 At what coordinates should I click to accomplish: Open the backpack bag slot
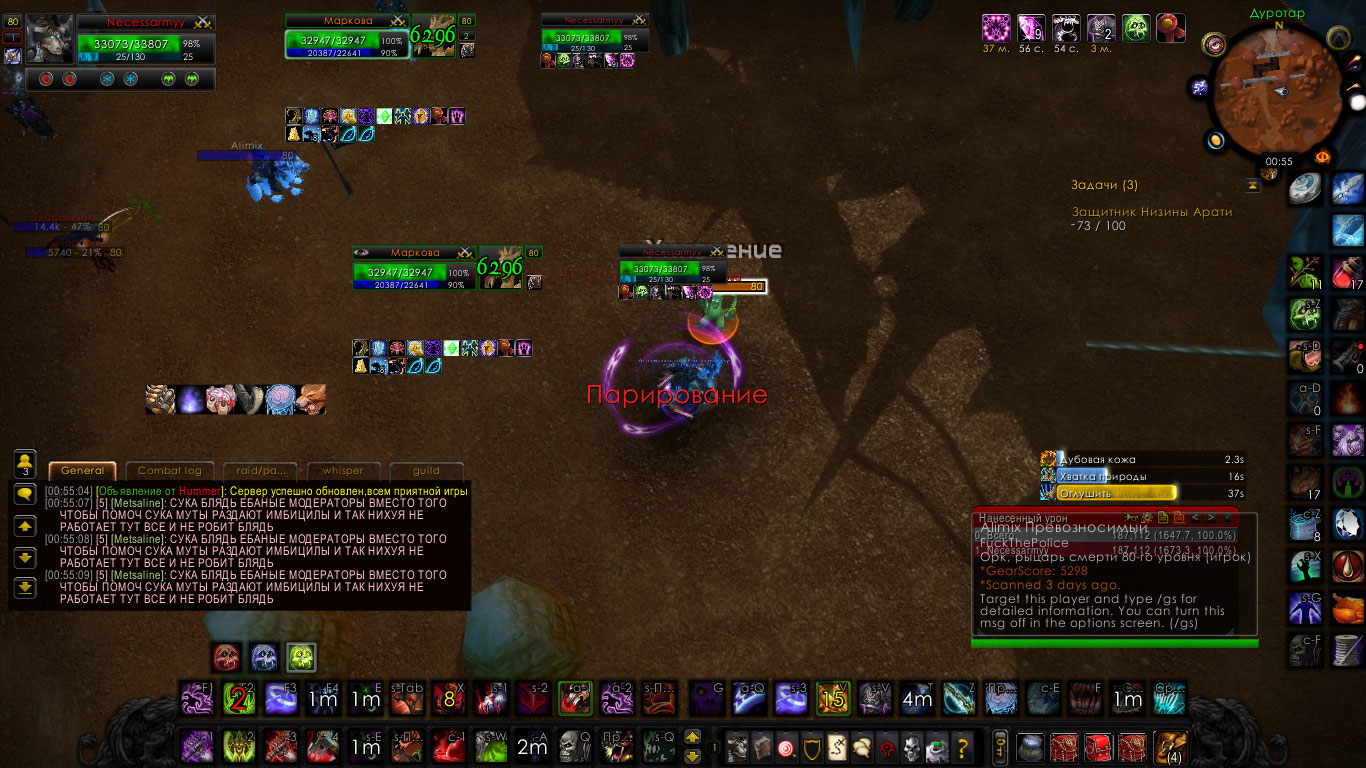point(1167,746)
